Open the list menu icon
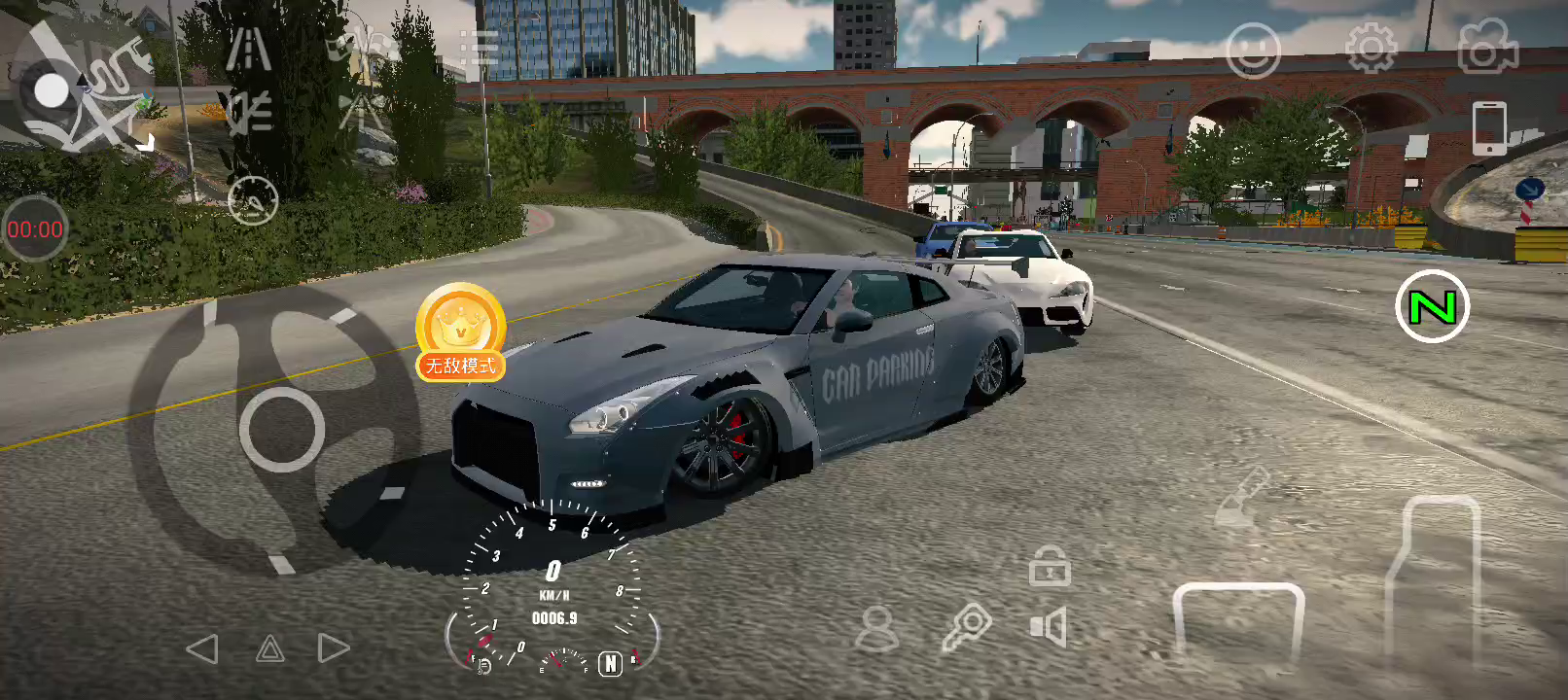The image size is (1568, 700). 479,49
